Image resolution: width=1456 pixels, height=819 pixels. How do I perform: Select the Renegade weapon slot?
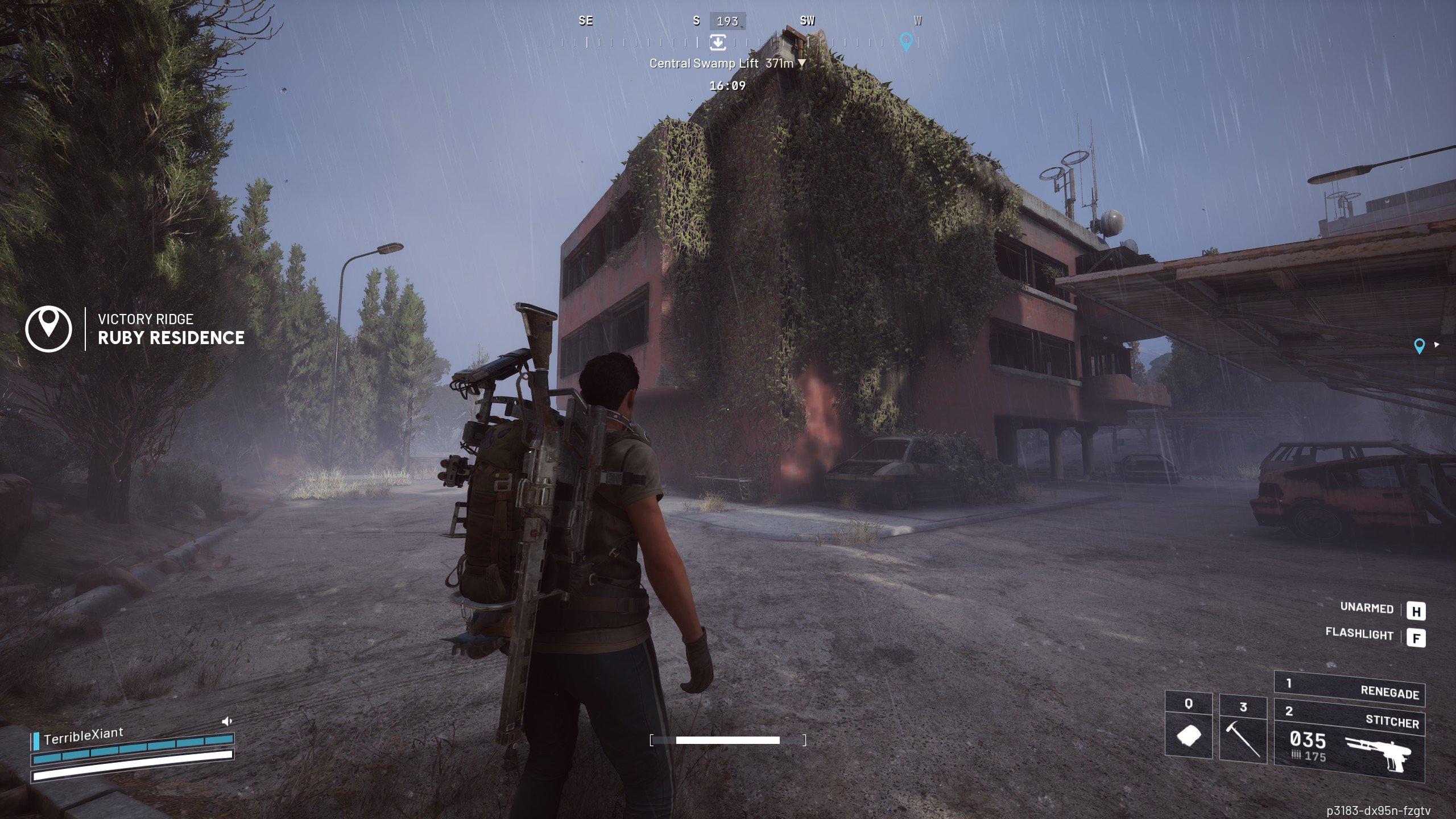(x=1349, y=689)
